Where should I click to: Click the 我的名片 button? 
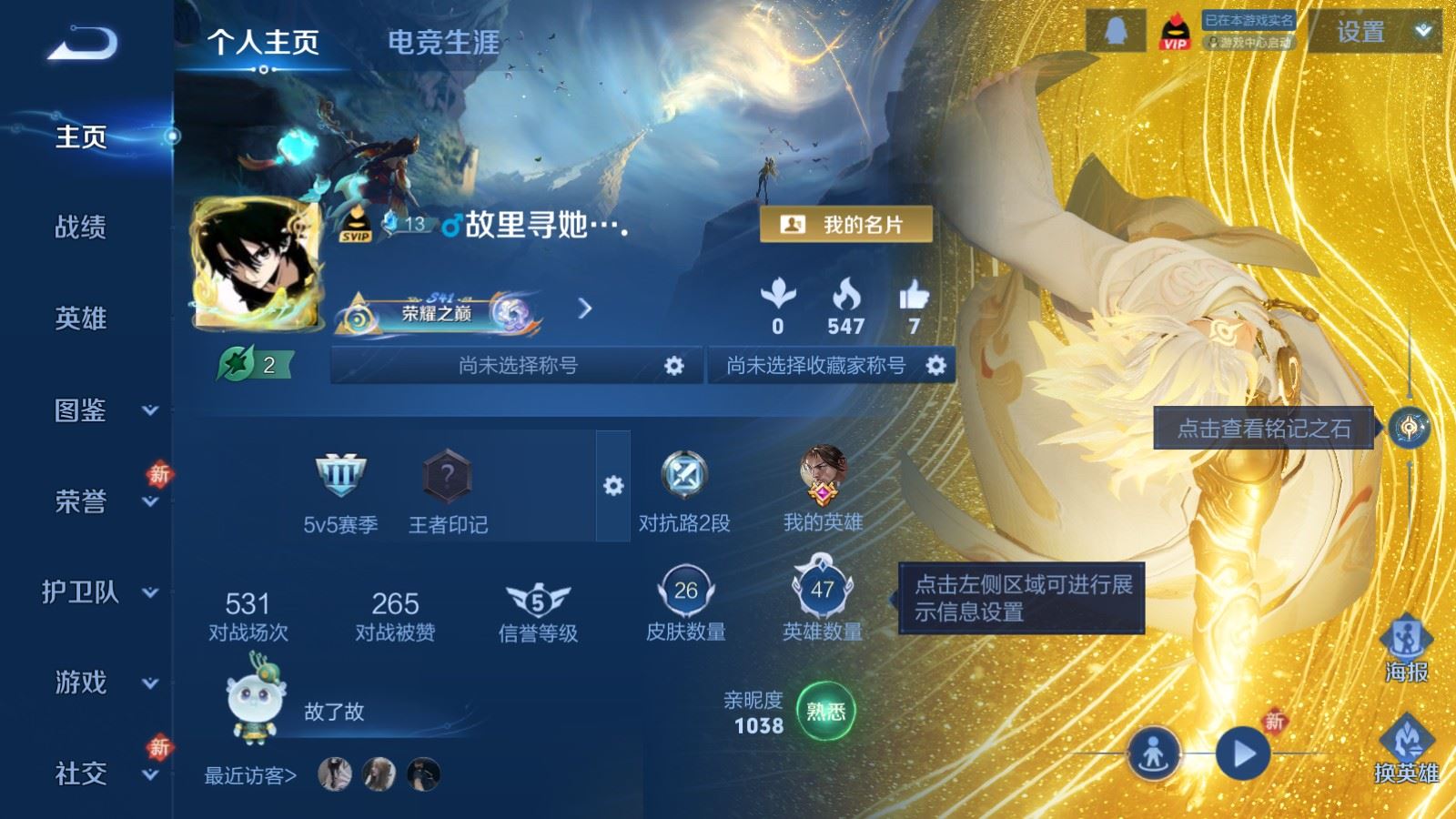tap(847, 224)
